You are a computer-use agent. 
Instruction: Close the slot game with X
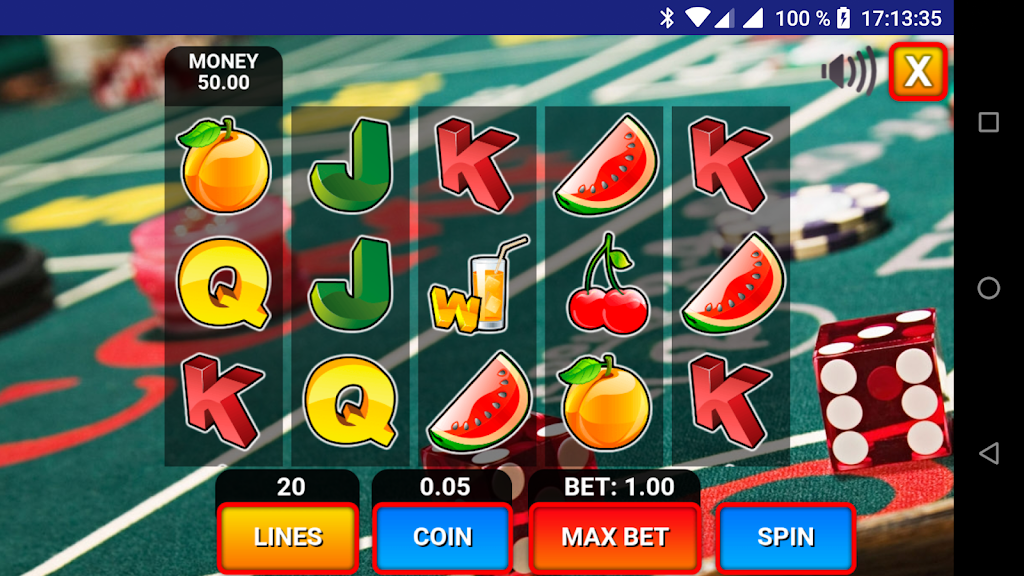(x=918, y=71)
